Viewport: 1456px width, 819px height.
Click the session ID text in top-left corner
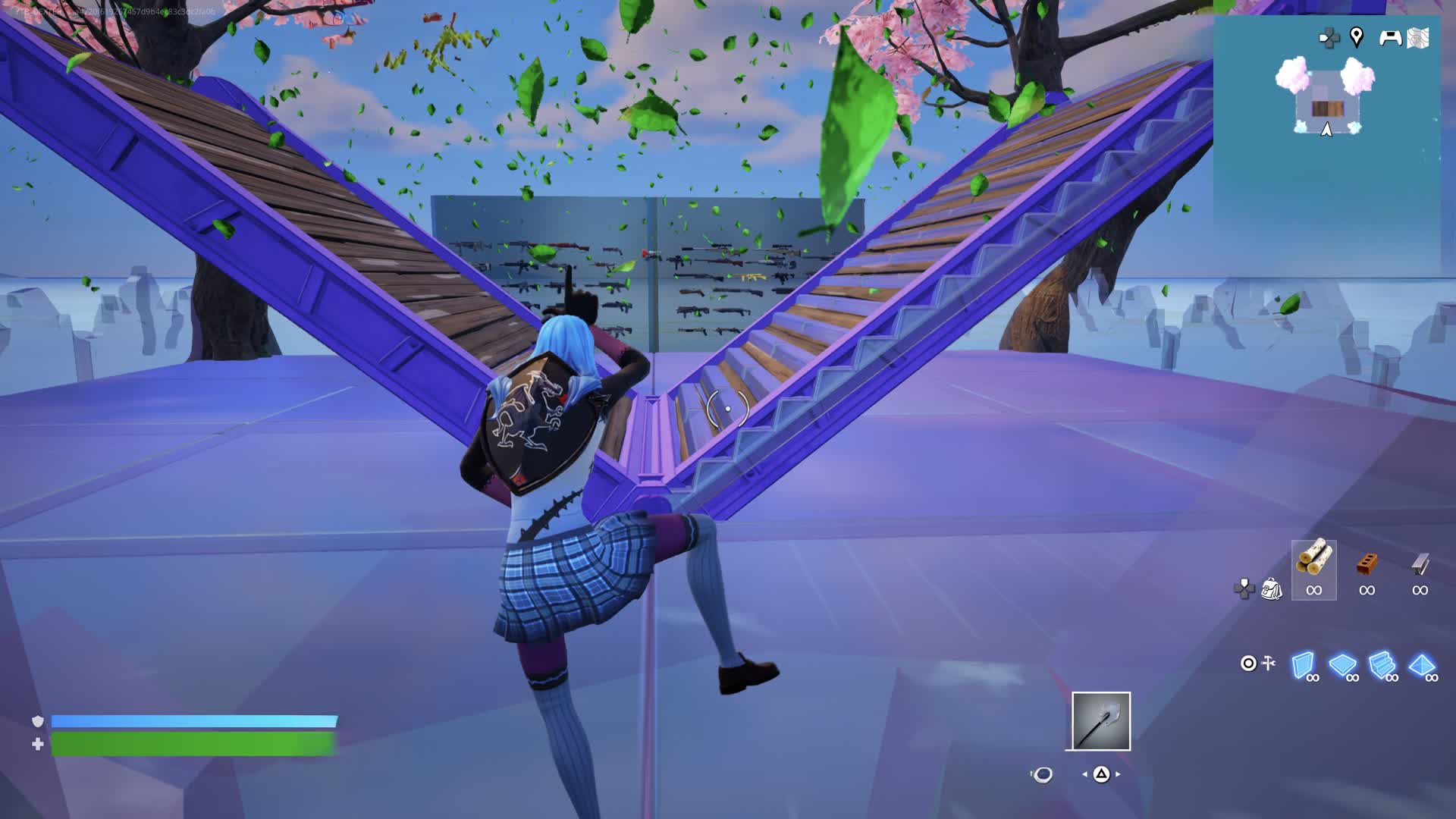coord(114,12)
